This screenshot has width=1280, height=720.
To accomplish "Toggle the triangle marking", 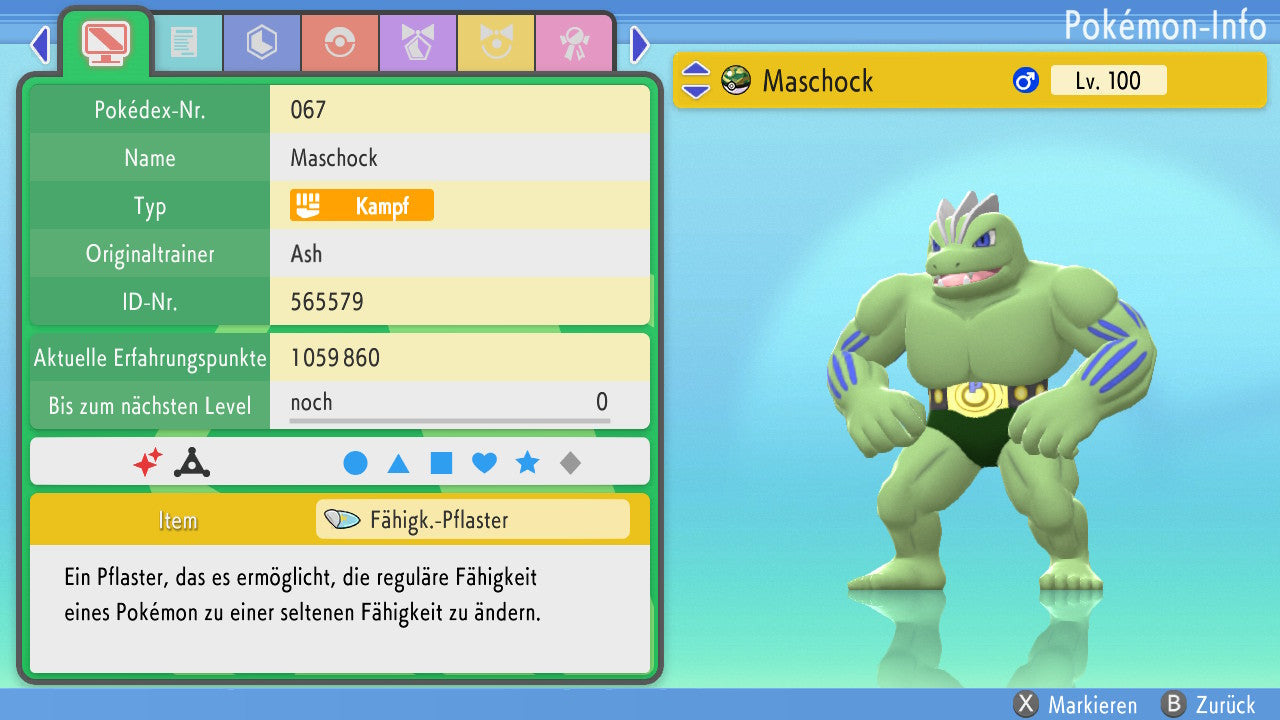I will (398, 463).
